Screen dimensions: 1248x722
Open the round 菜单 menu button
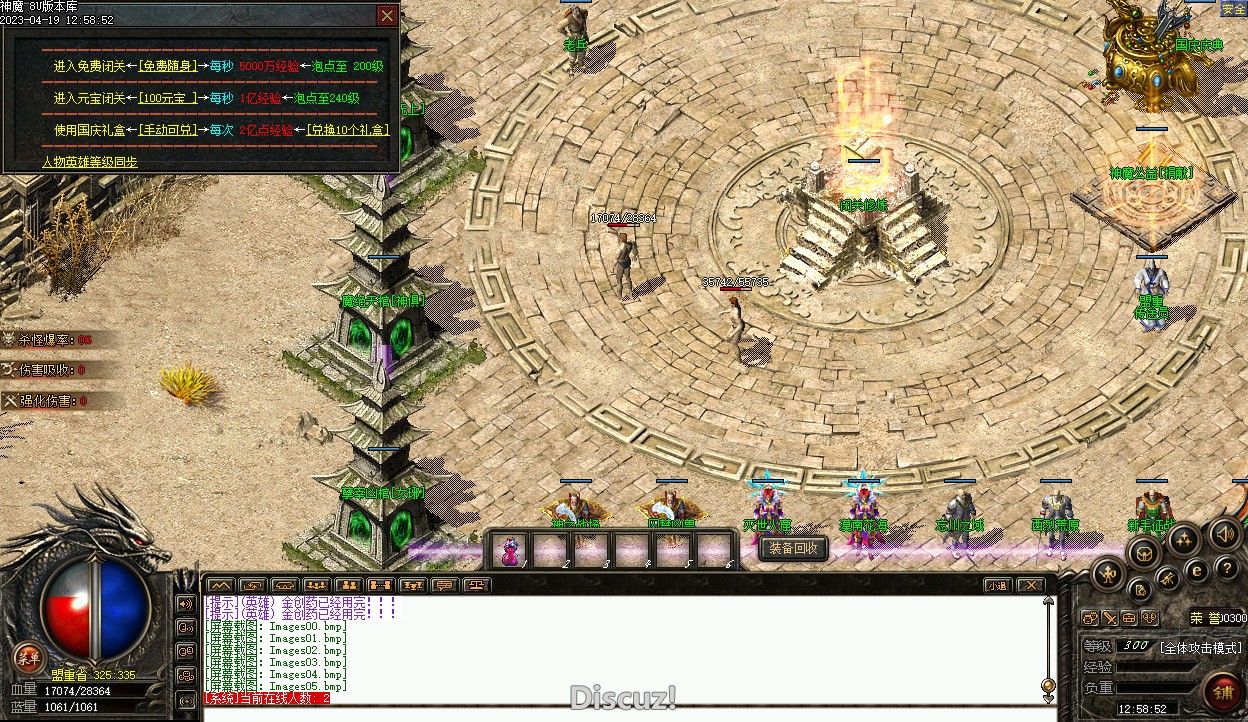pyautogui.click(x=27, y=656)
